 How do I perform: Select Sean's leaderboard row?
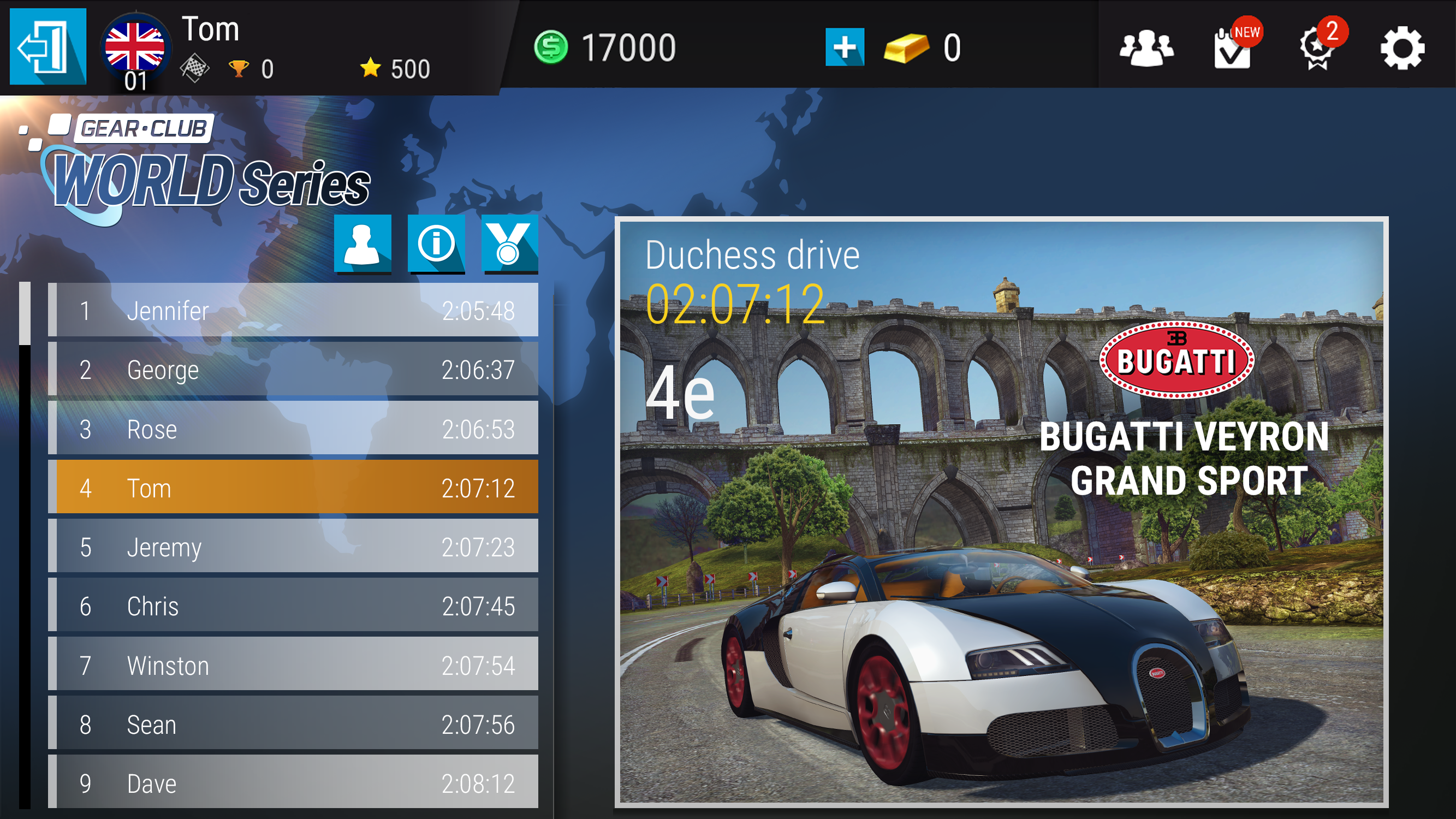click(x=294, y=724)
